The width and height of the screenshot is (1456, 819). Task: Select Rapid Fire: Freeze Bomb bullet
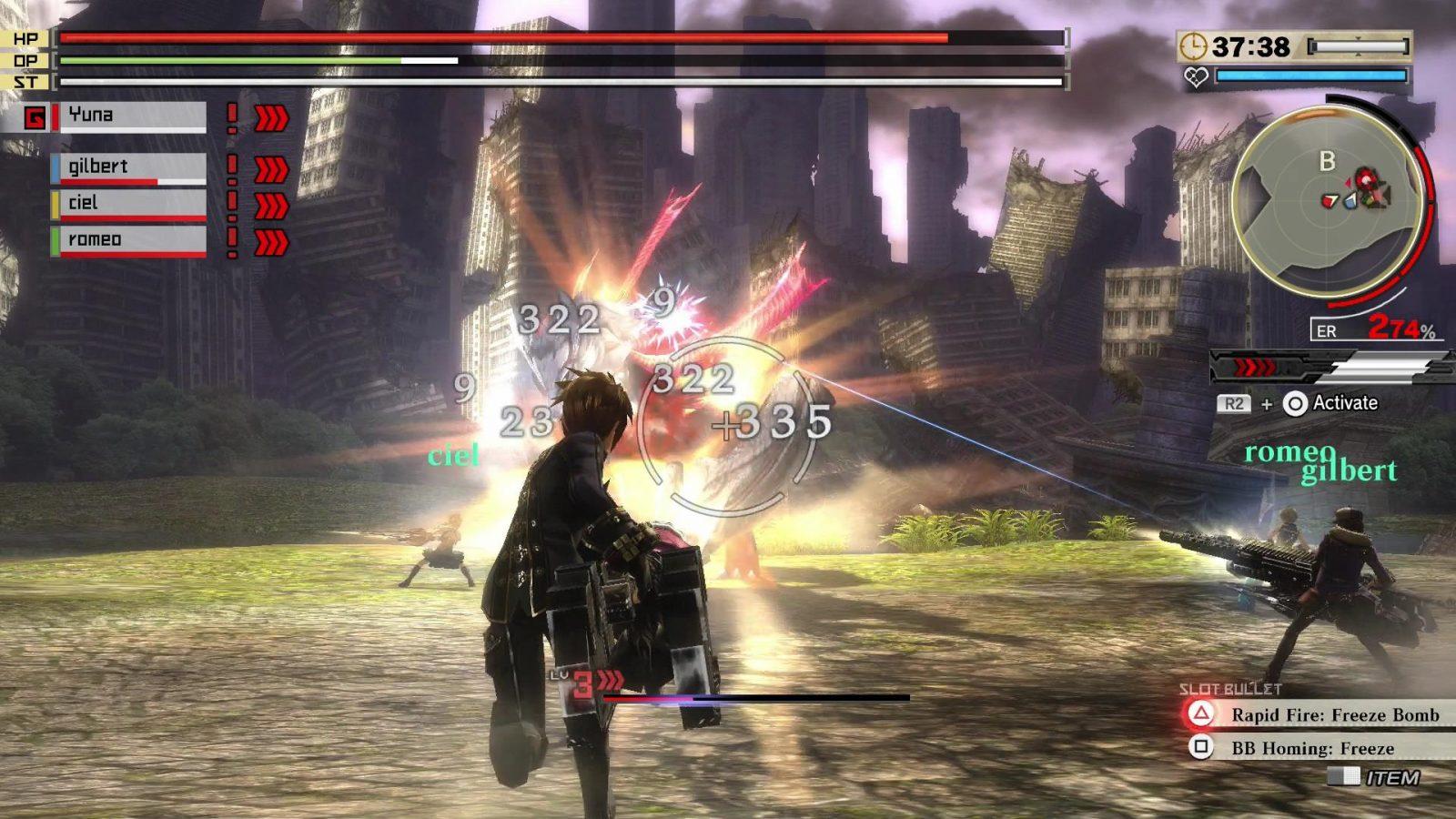click(1333, 715)
